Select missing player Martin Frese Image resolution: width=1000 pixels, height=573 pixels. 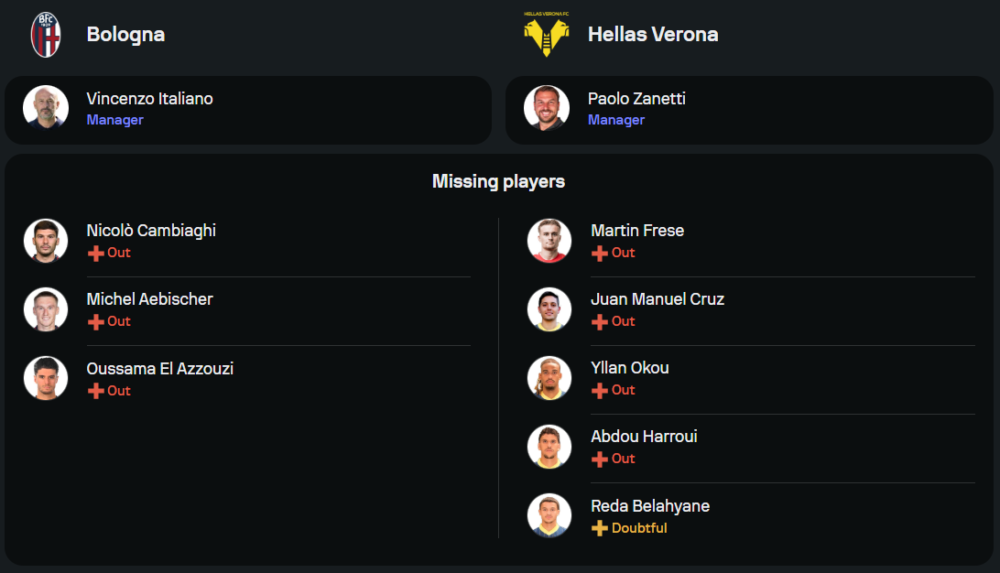637,231
